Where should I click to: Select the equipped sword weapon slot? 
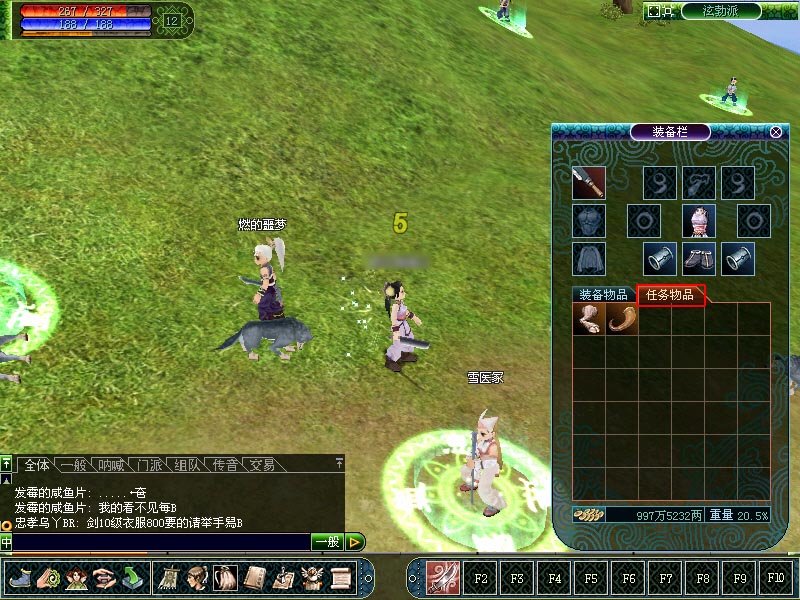point(589,183)
